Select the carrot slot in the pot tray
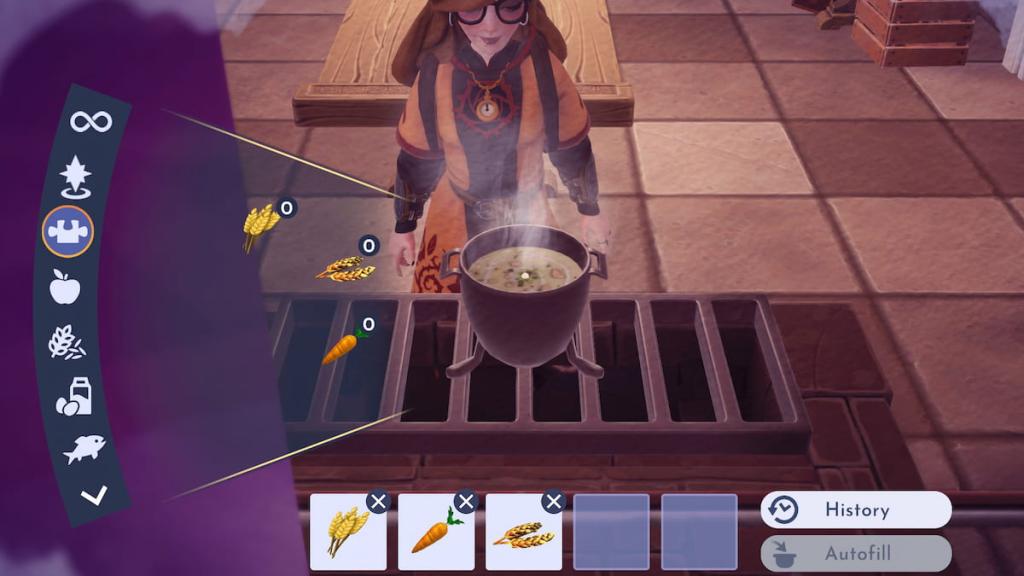 click(436, 532)
